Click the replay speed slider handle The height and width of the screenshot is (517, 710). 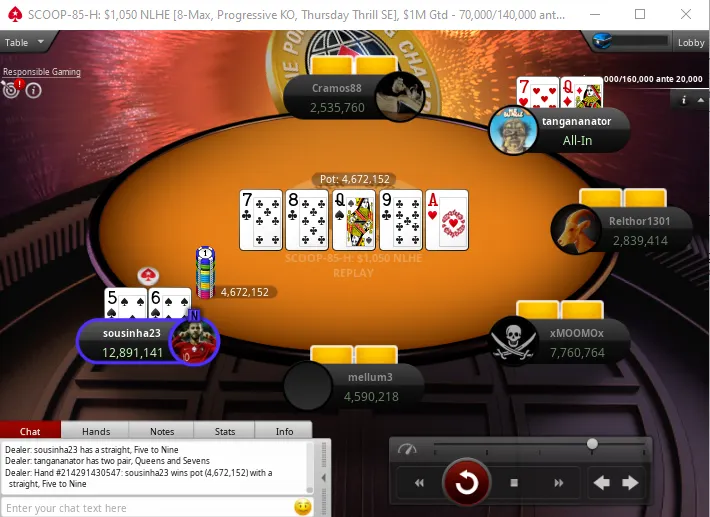tap(593, 444)
